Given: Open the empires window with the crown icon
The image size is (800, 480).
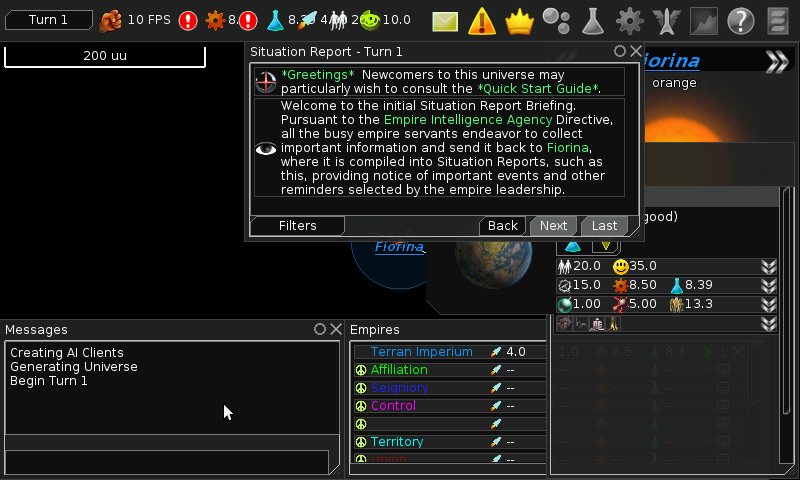Looking at the screenshot, I should point(518,20).
